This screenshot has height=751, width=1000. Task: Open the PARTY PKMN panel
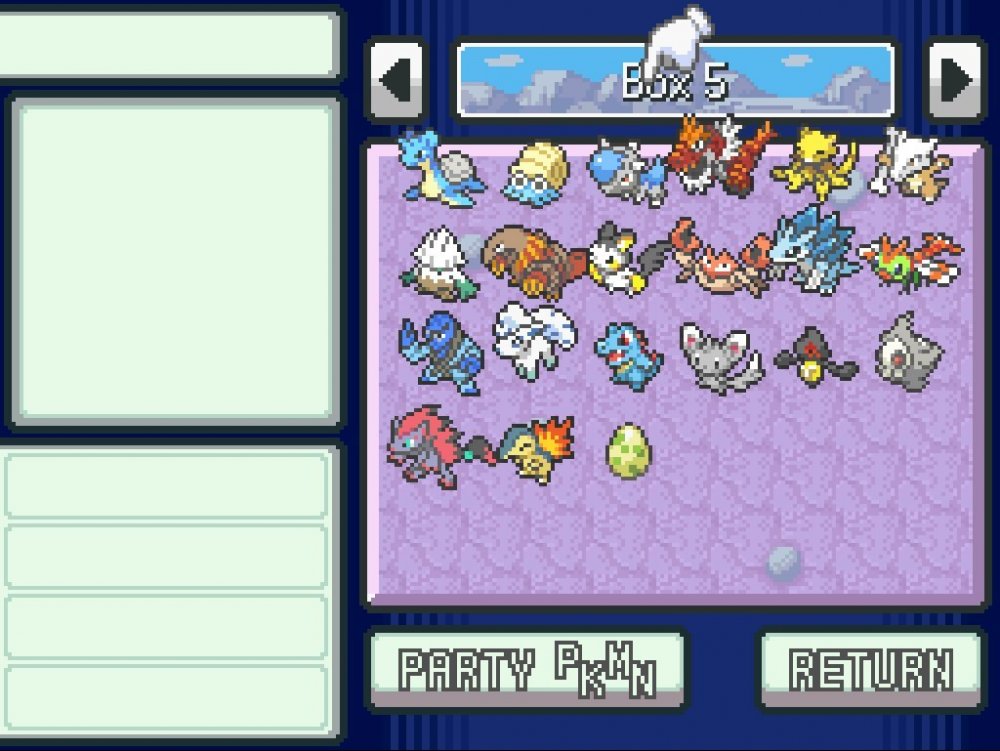pos(527,668)
